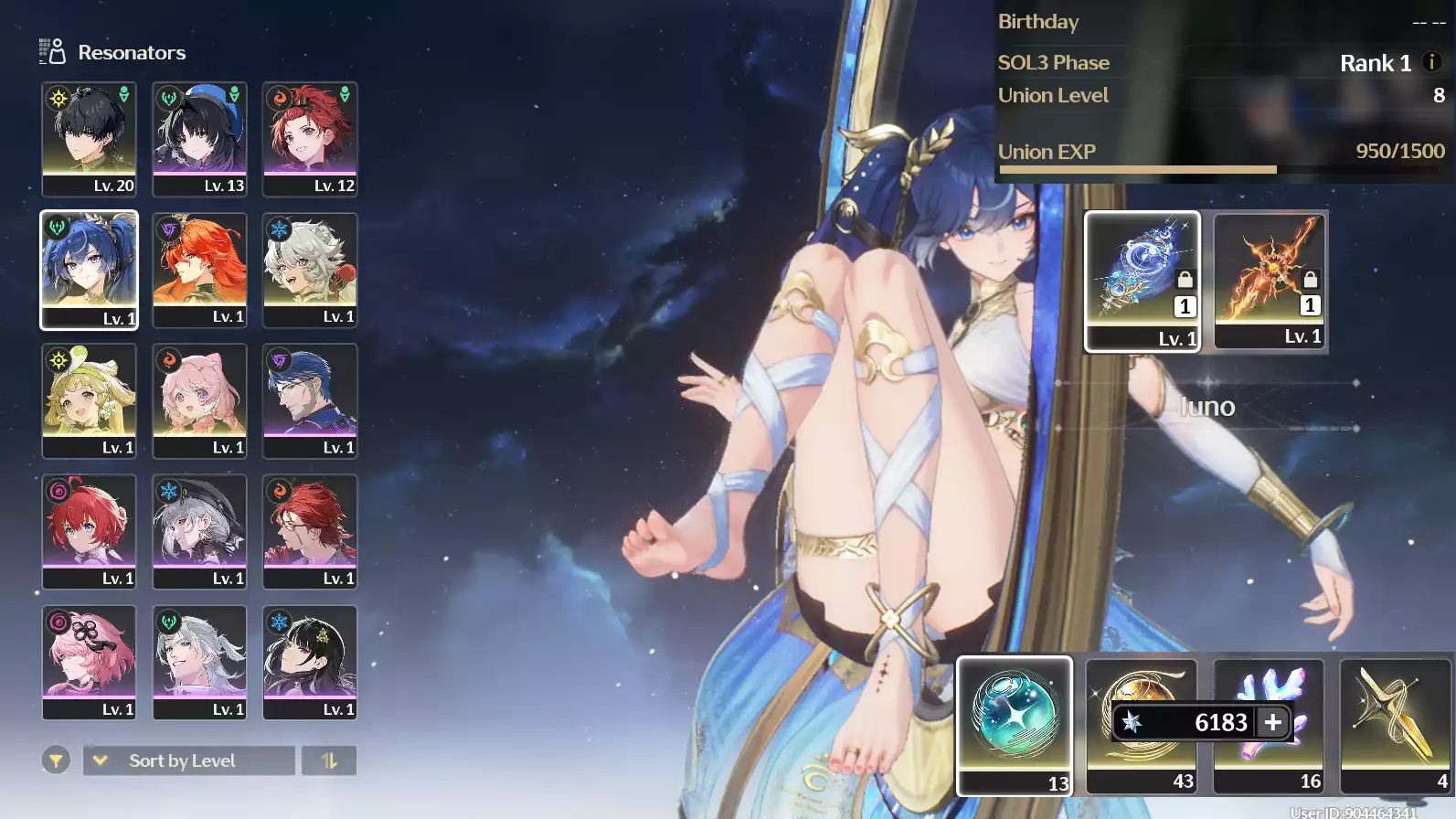Image resolution: width=1456 pixels, height=819 pixels.
Task: Select the blue-haired man with glasses
Action: coord(310,400)
